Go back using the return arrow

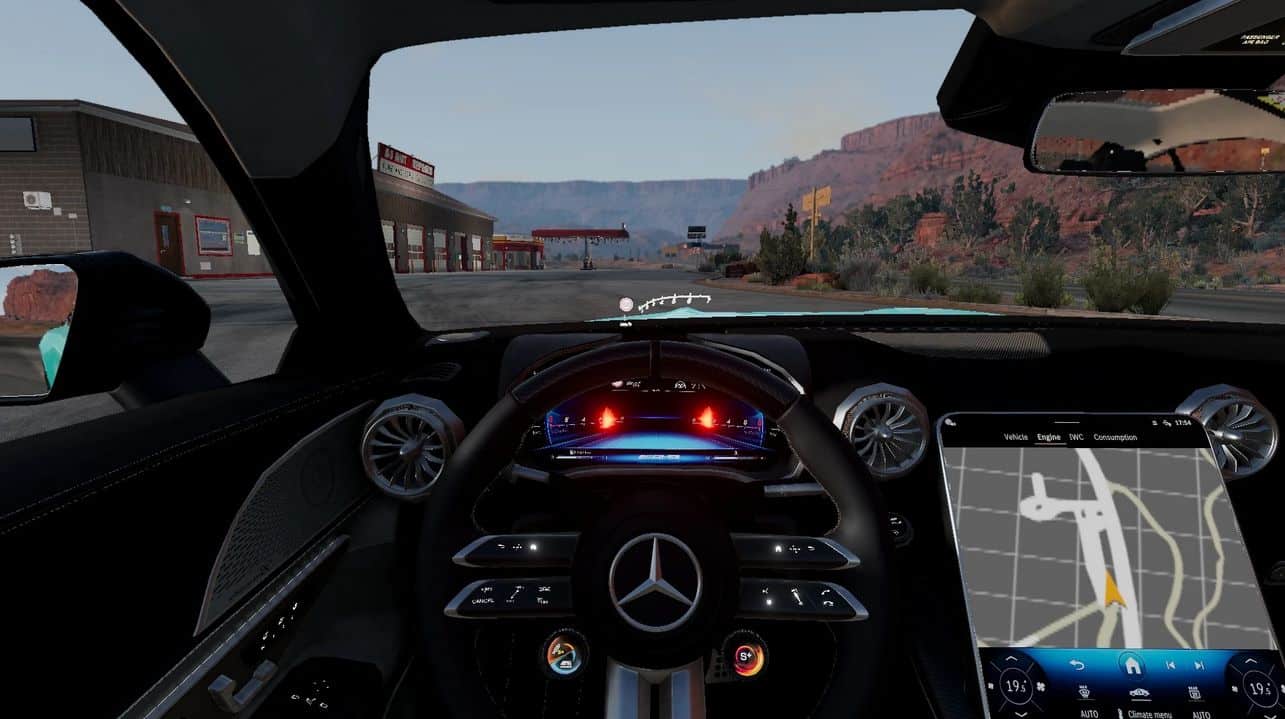(1077, 664)
